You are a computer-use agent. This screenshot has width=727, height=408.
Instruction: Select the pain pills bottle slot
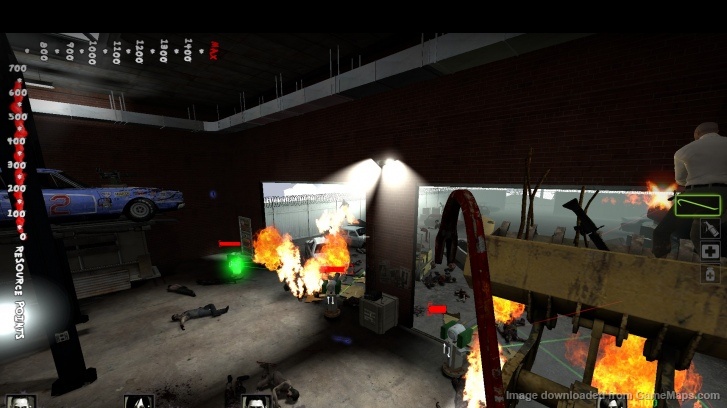coord(710,273)
